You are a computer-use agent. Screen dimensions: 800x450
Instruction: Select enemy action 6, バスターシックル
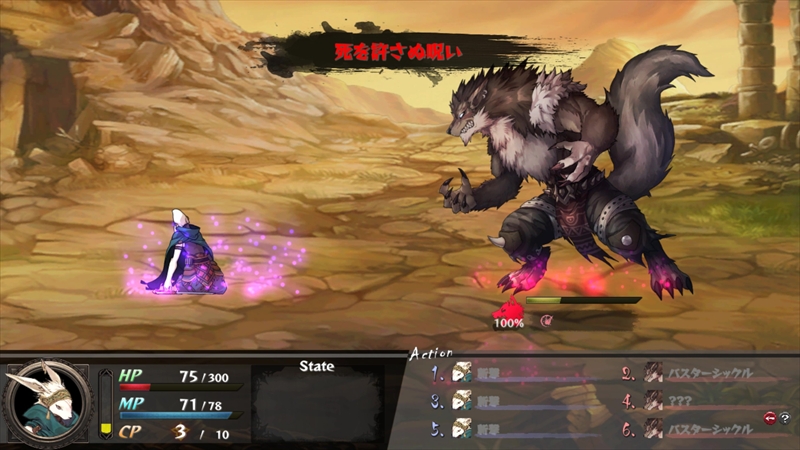708,429
